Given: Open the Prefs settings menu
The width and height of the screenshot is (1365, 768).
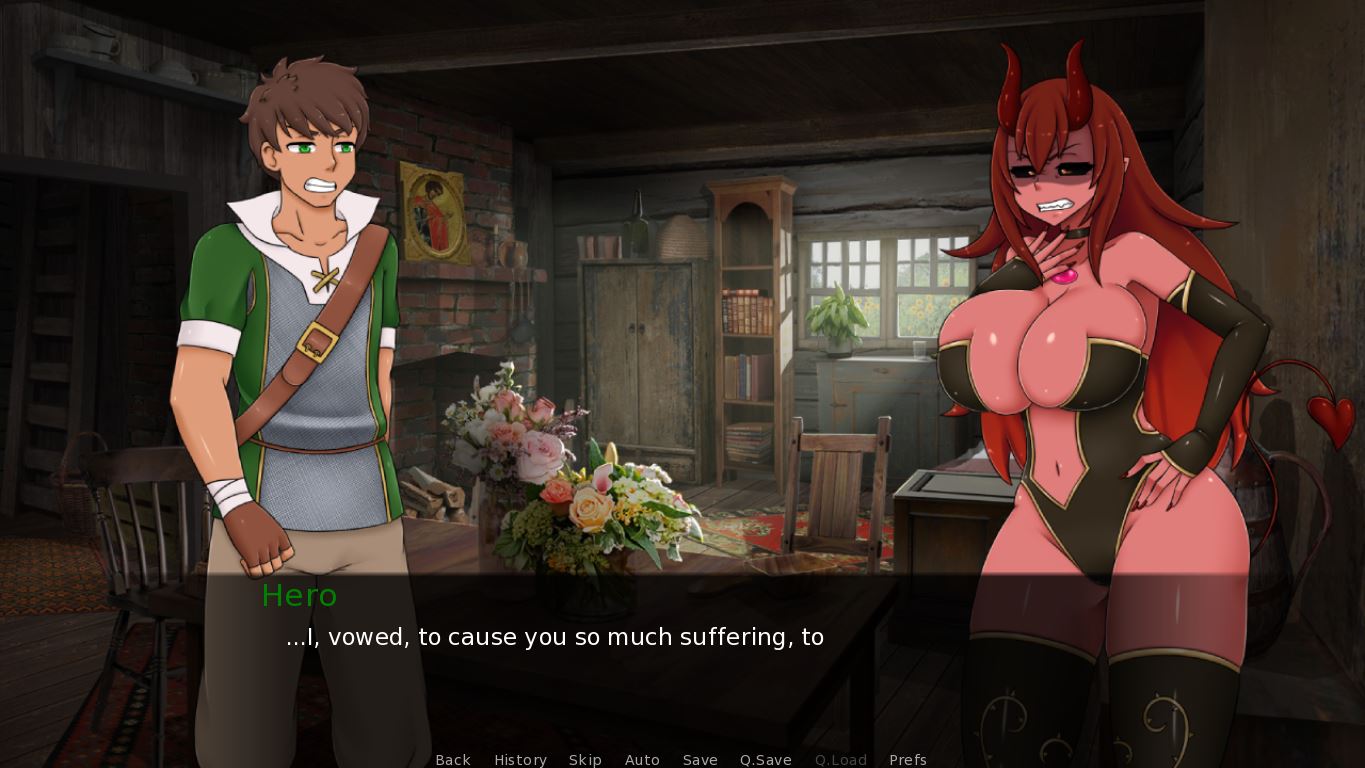Looking at the screenshot, I should pos(908,760).
